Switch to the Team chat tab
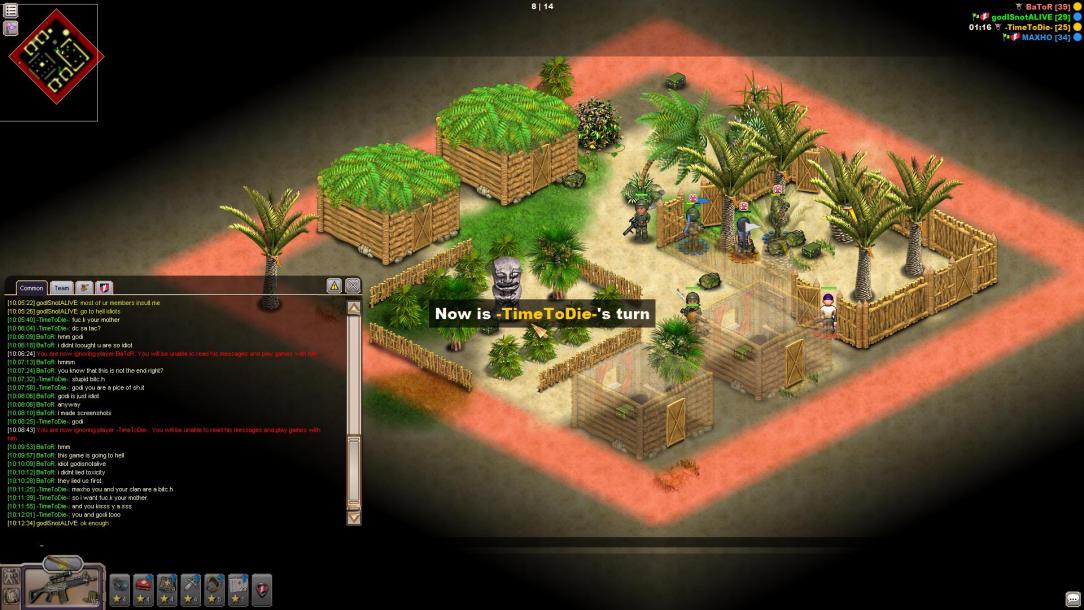Viewport: 1084px width, 610px height. [x=62, y=288]
